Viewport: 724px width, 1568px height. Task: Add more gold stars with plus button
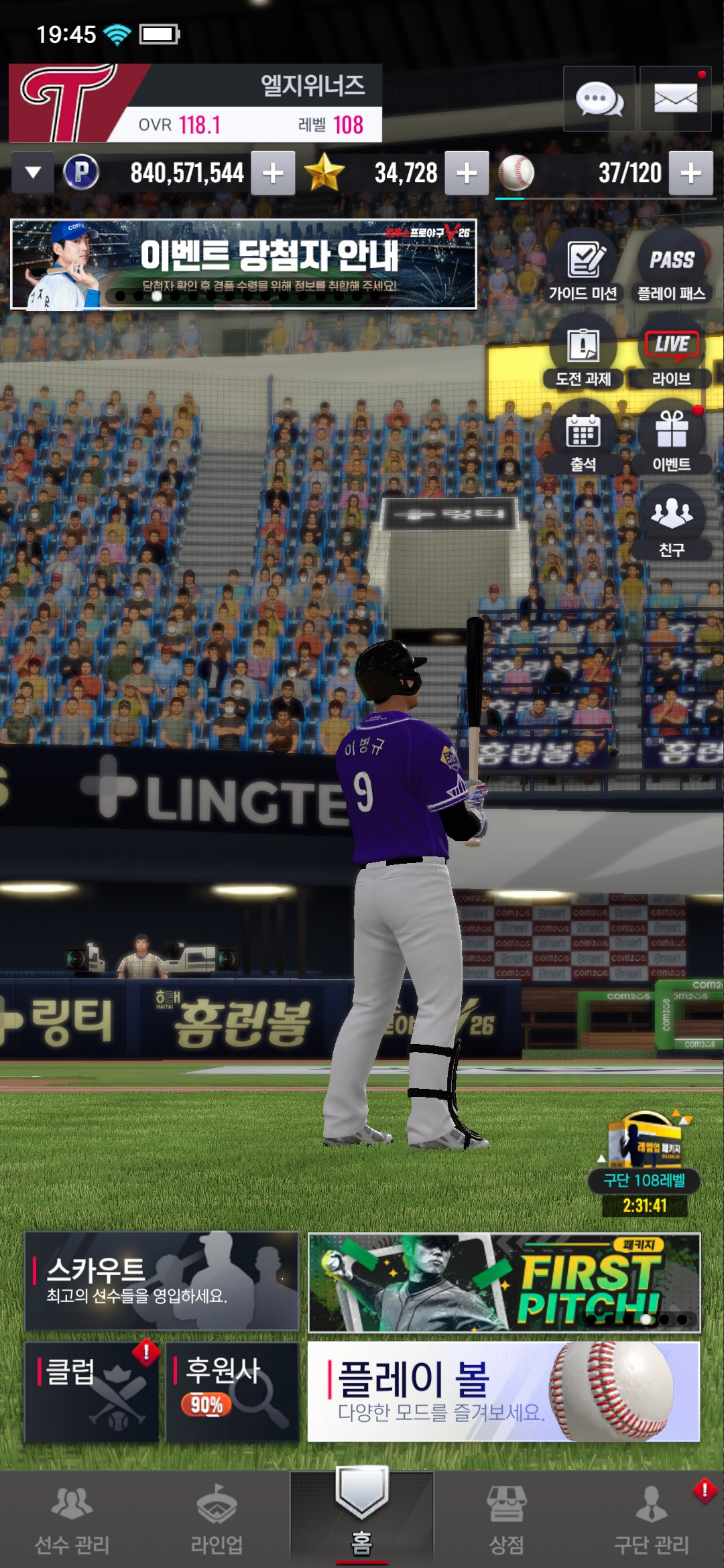(x=467, y=173)
